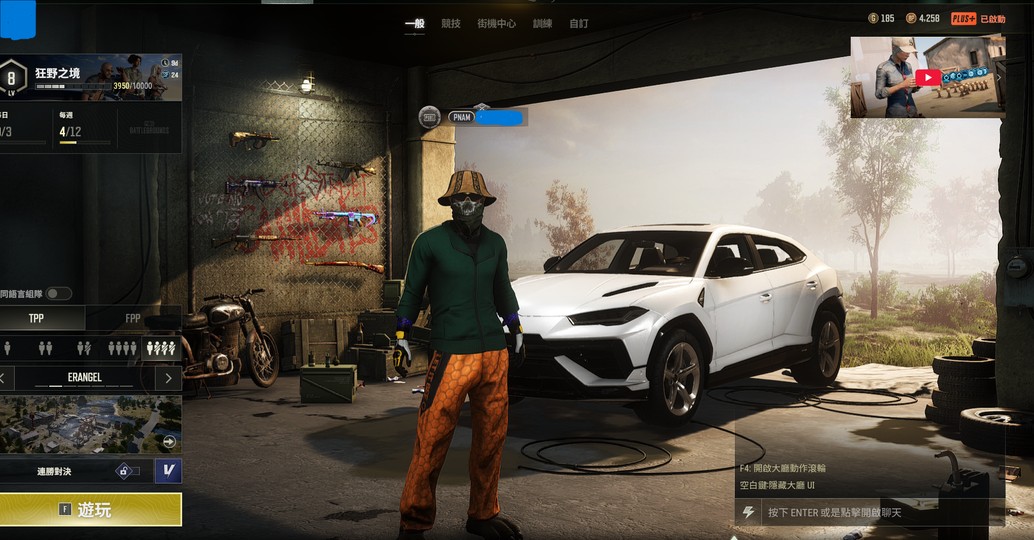Switch to the TPP perspective tab
Viewport: 1034px width, 540px height.
(x=37, y=318)
